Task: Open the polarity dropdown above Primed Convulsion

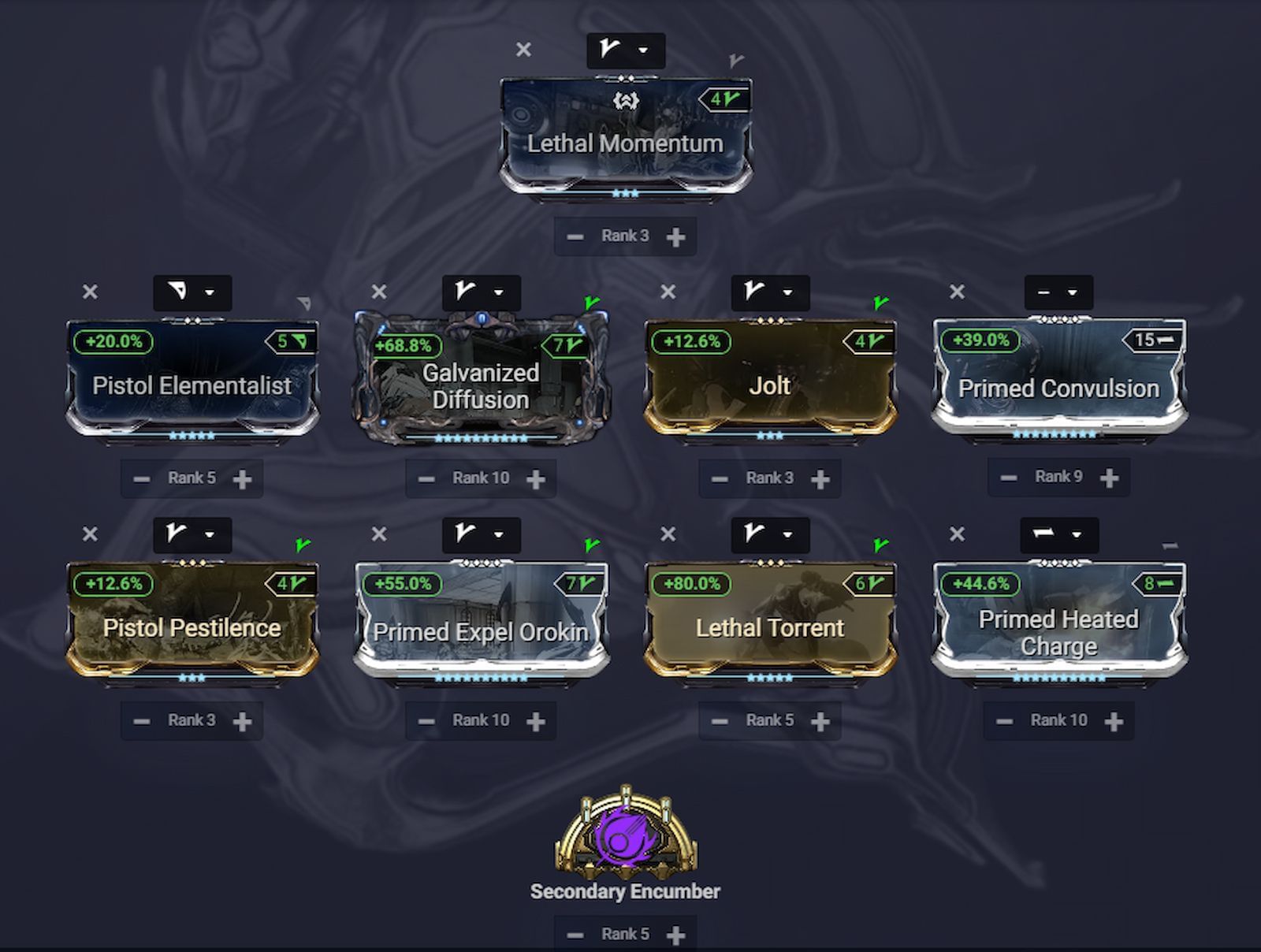Action: (x=1060, y=292)
